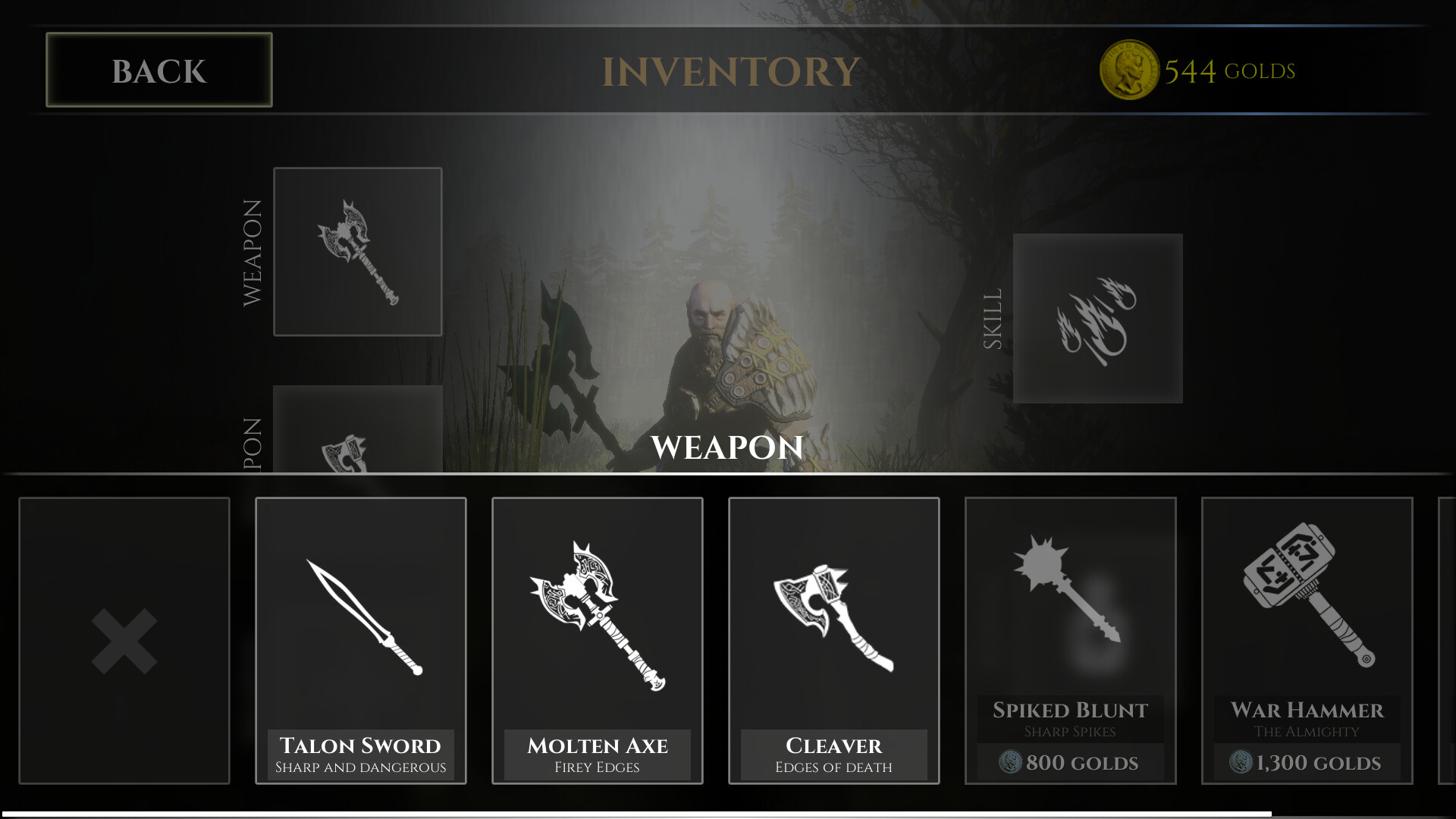The image size is (1456, 819).
Task: Select the Cleaver axe icon
Action: (x=833, y=614)
